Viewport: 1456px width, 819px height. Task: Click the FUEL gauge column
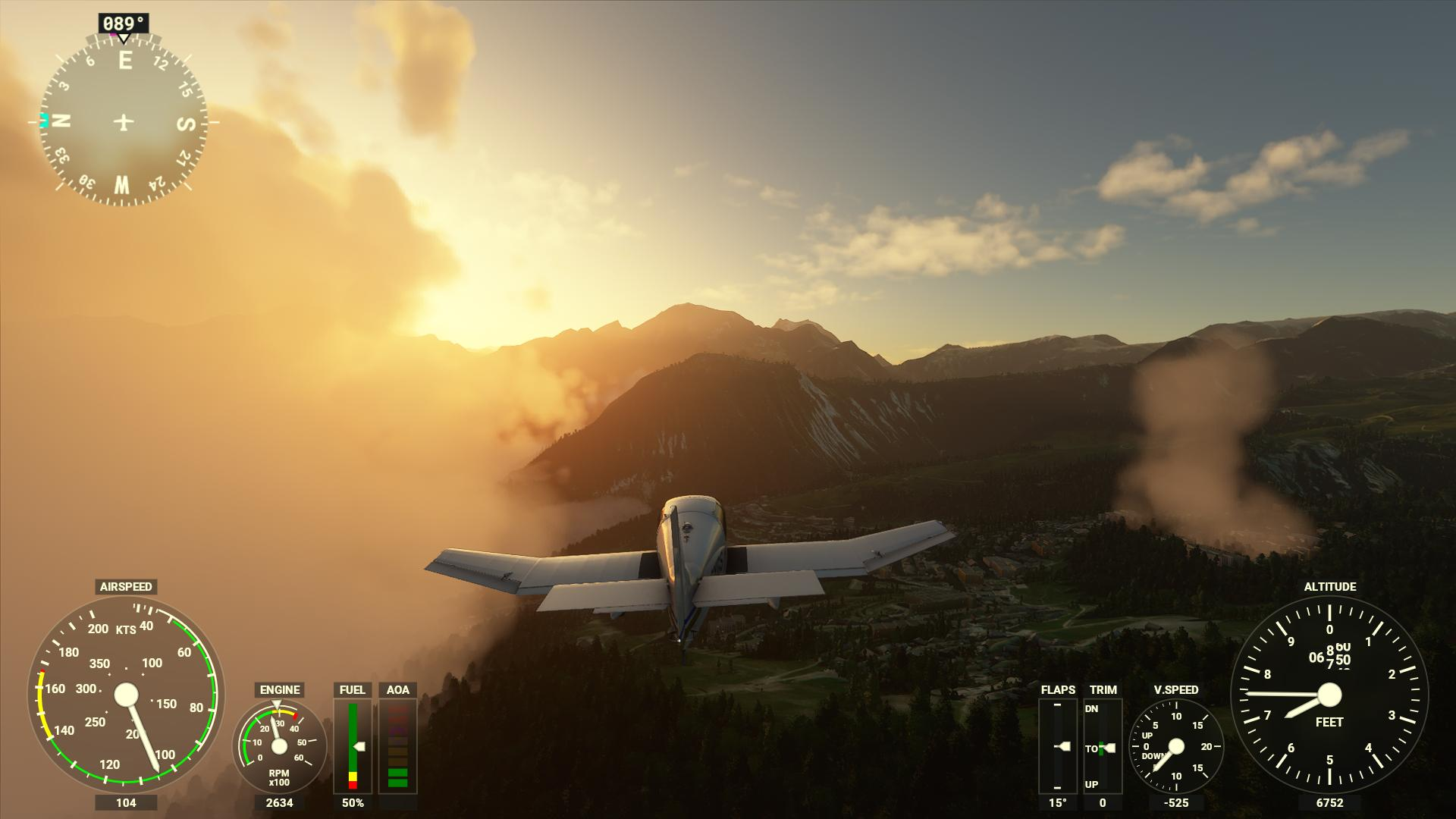pos(353,747)
